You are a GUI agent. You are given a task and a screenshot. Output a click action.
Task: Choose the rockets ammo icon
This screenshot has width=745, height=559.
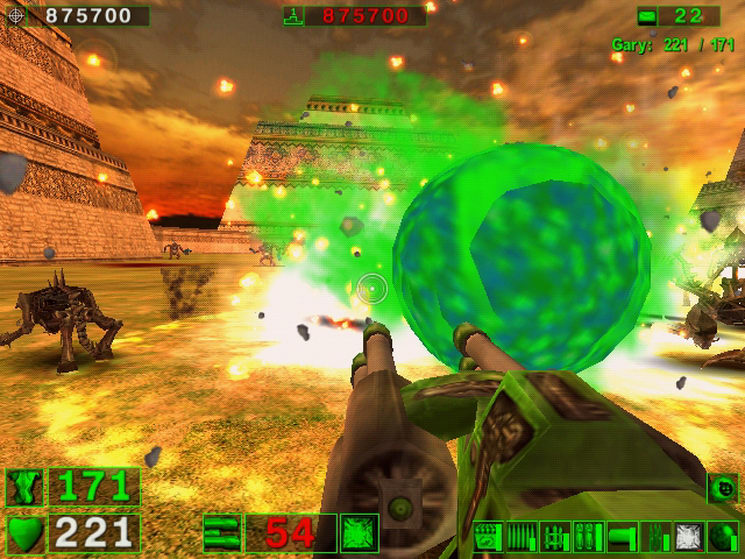click(x=555, y=537)
